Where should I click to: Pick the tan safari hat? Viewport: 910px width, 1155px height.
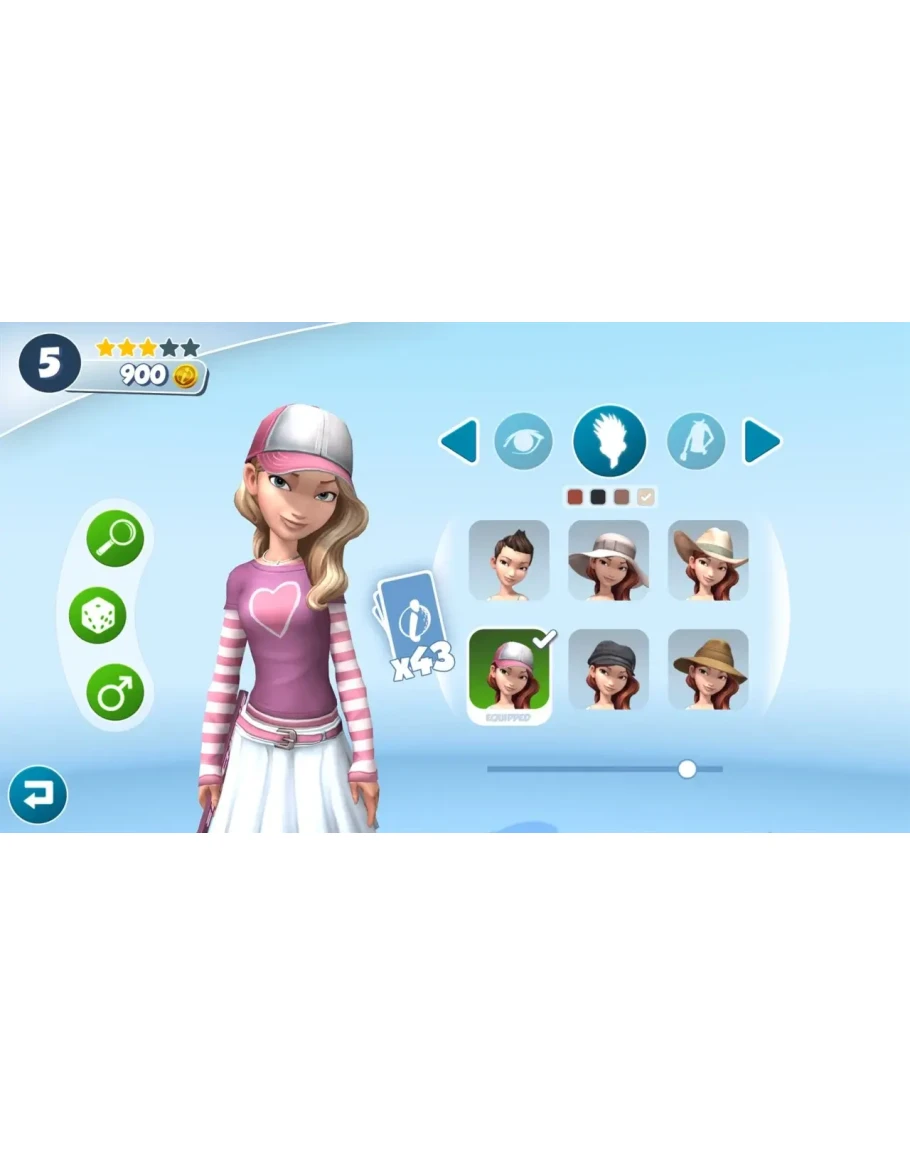click(x=708, y=669)
